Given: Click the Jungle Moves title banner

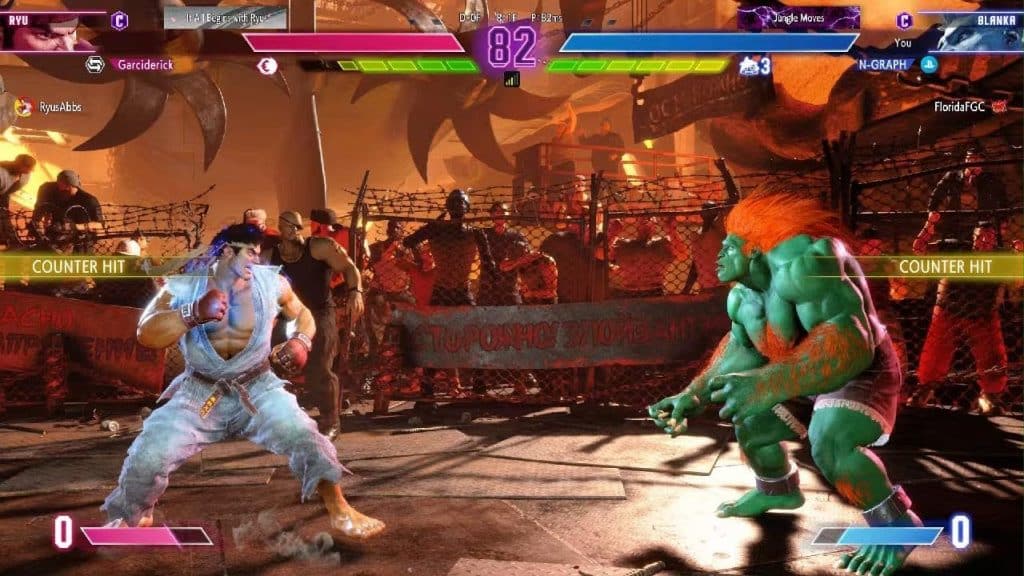Looking at the screenshot, I should coord(798,18).
